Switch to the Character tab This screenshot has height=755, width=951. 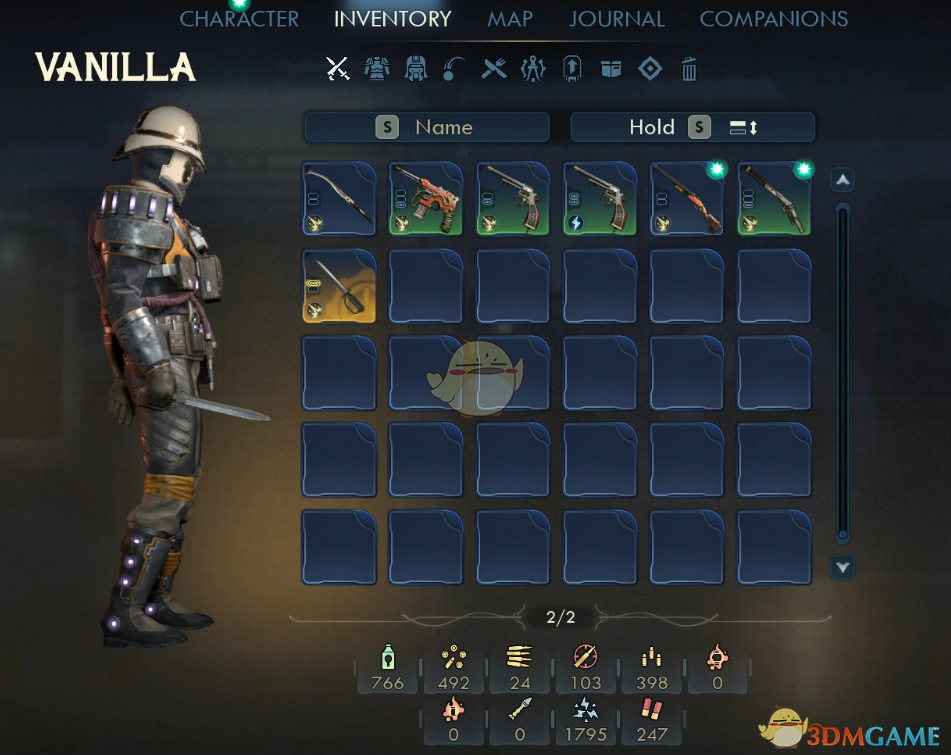239,19
